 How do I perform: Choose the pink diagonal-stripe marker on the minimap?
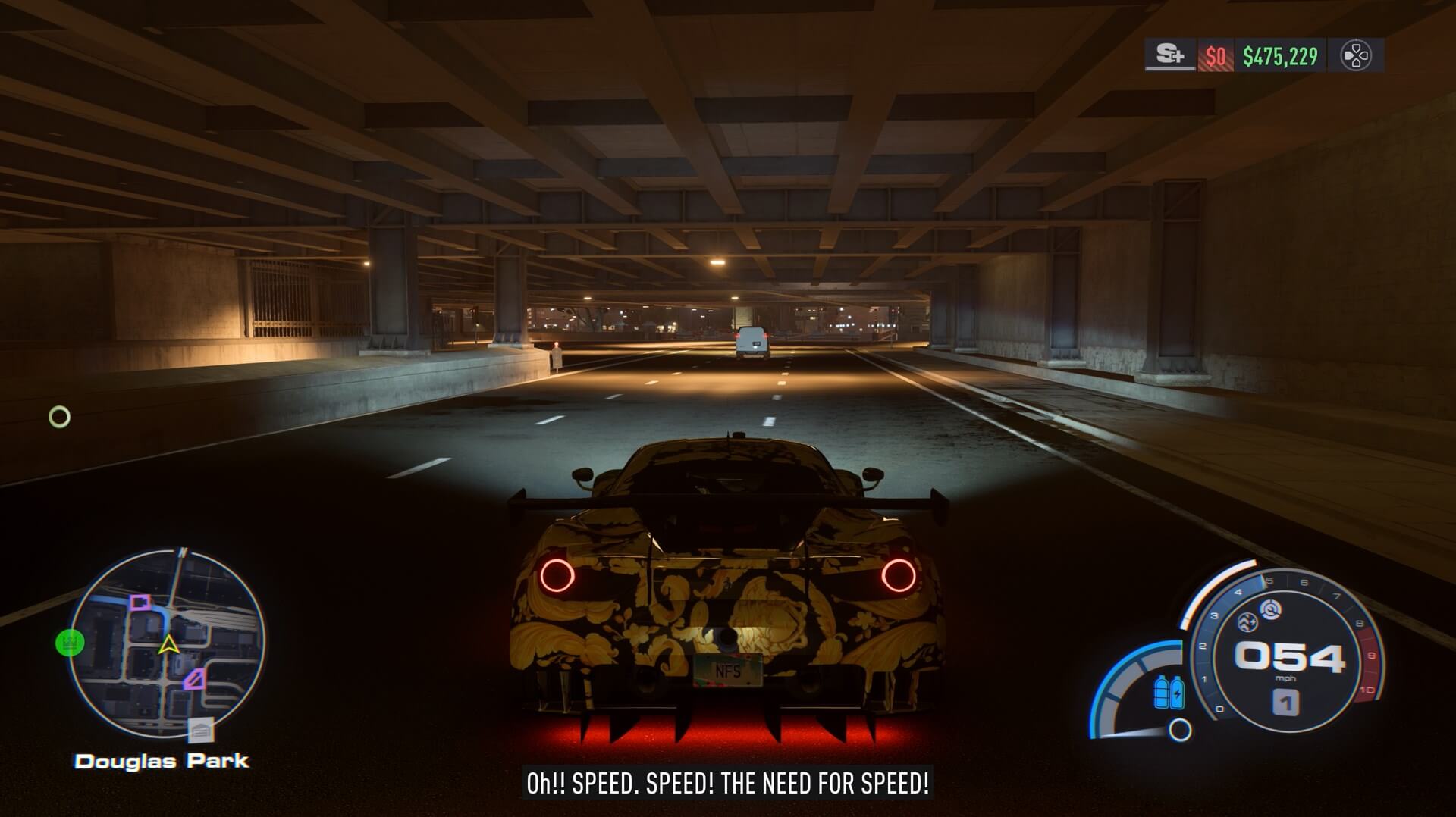coord(194,678)
